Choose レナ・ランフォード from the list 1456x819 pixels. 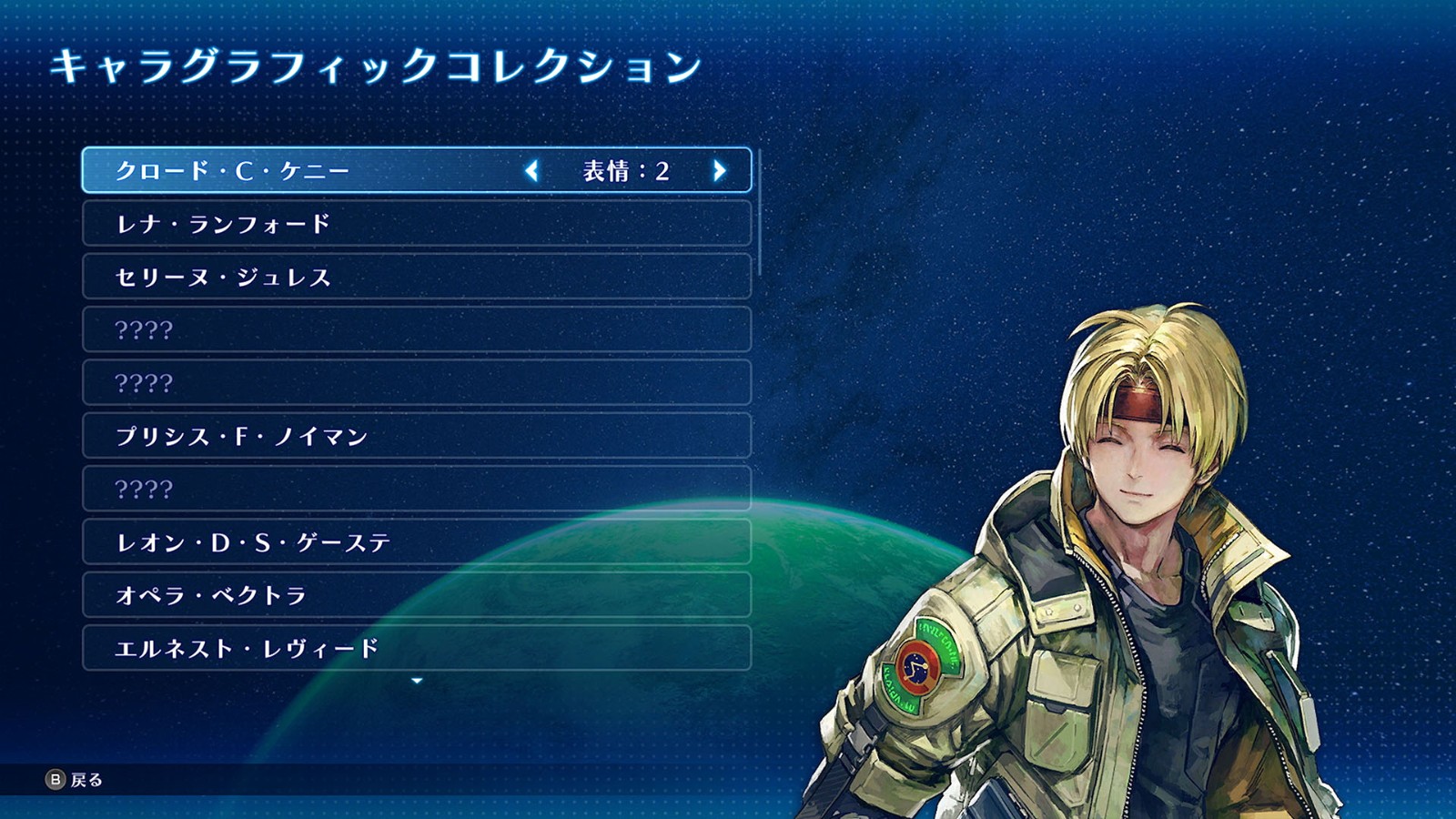tap(223, 224)
